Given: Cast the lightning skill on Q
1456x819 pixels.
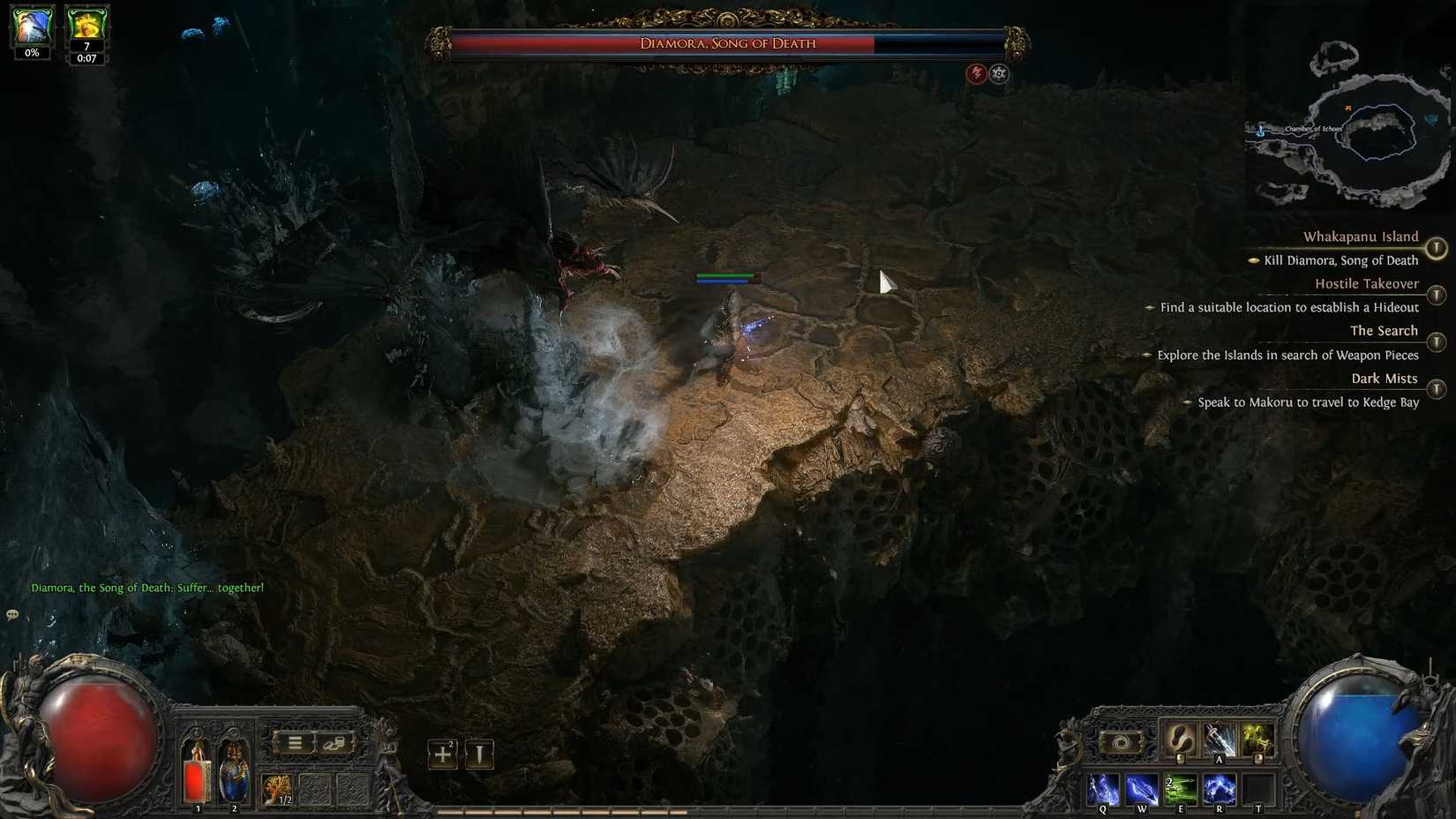Looking at the screenshot, I should point(1102,788).
